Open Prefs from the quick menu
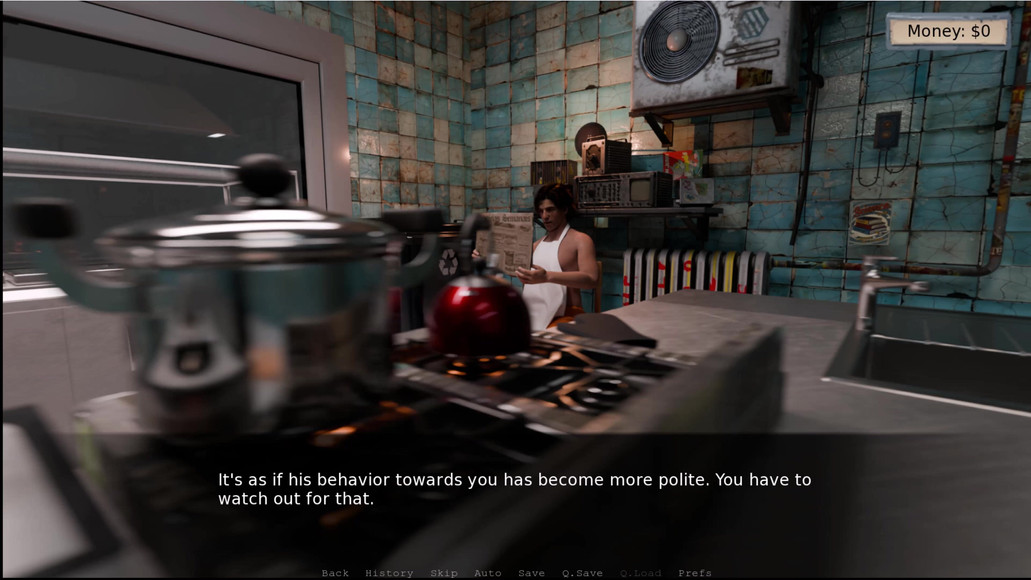This screenshot has width=1031, height=580. pos(695,573)
